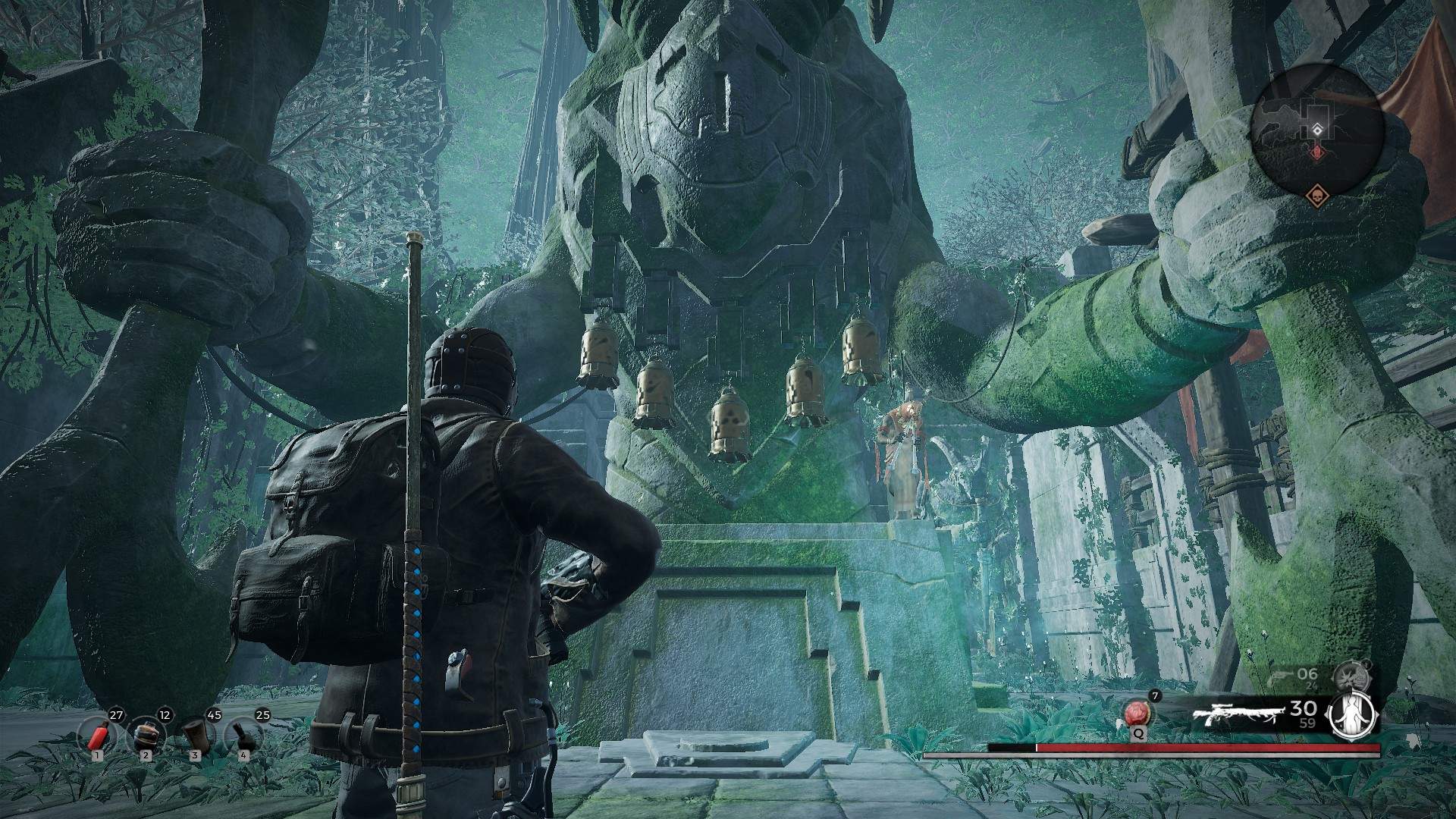Click the item count 7 above the Q orb

1154,695
